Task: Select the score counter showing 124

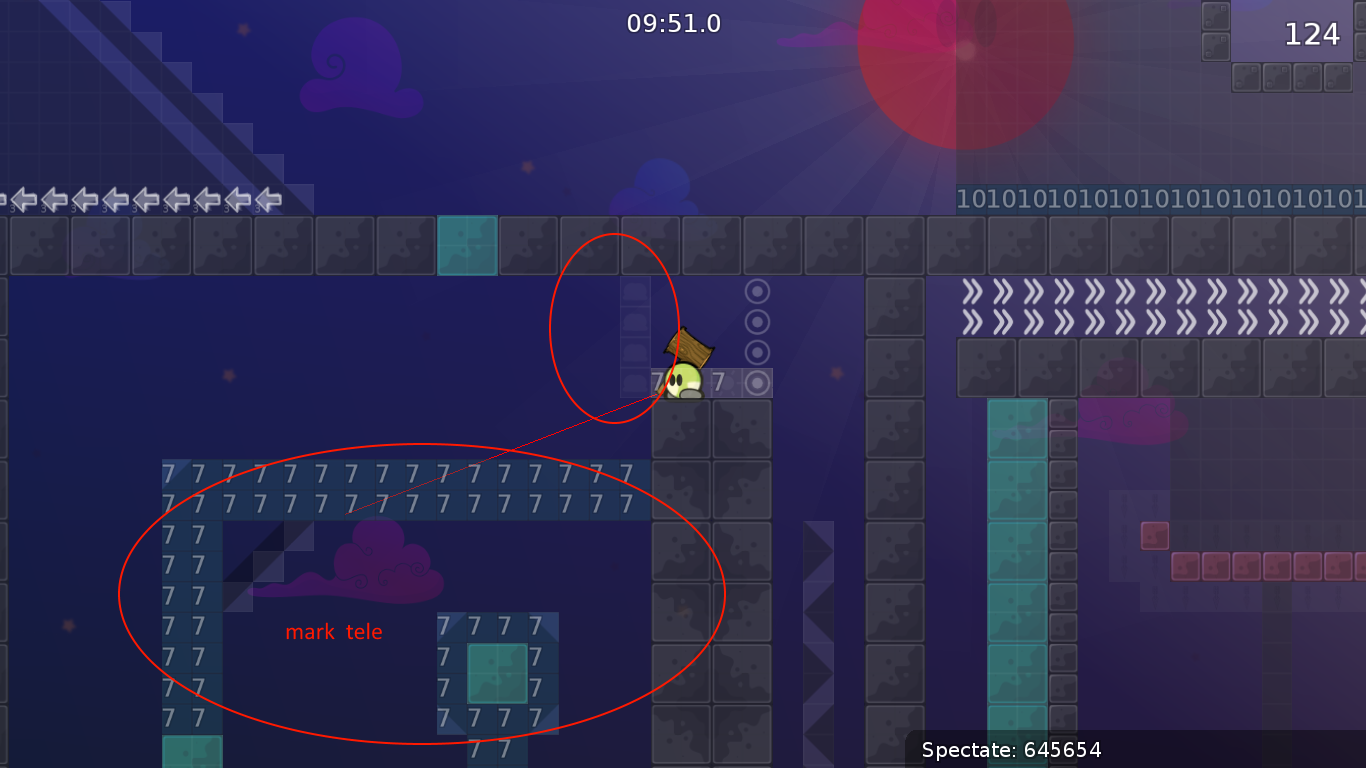Action: pos(1311,34)
